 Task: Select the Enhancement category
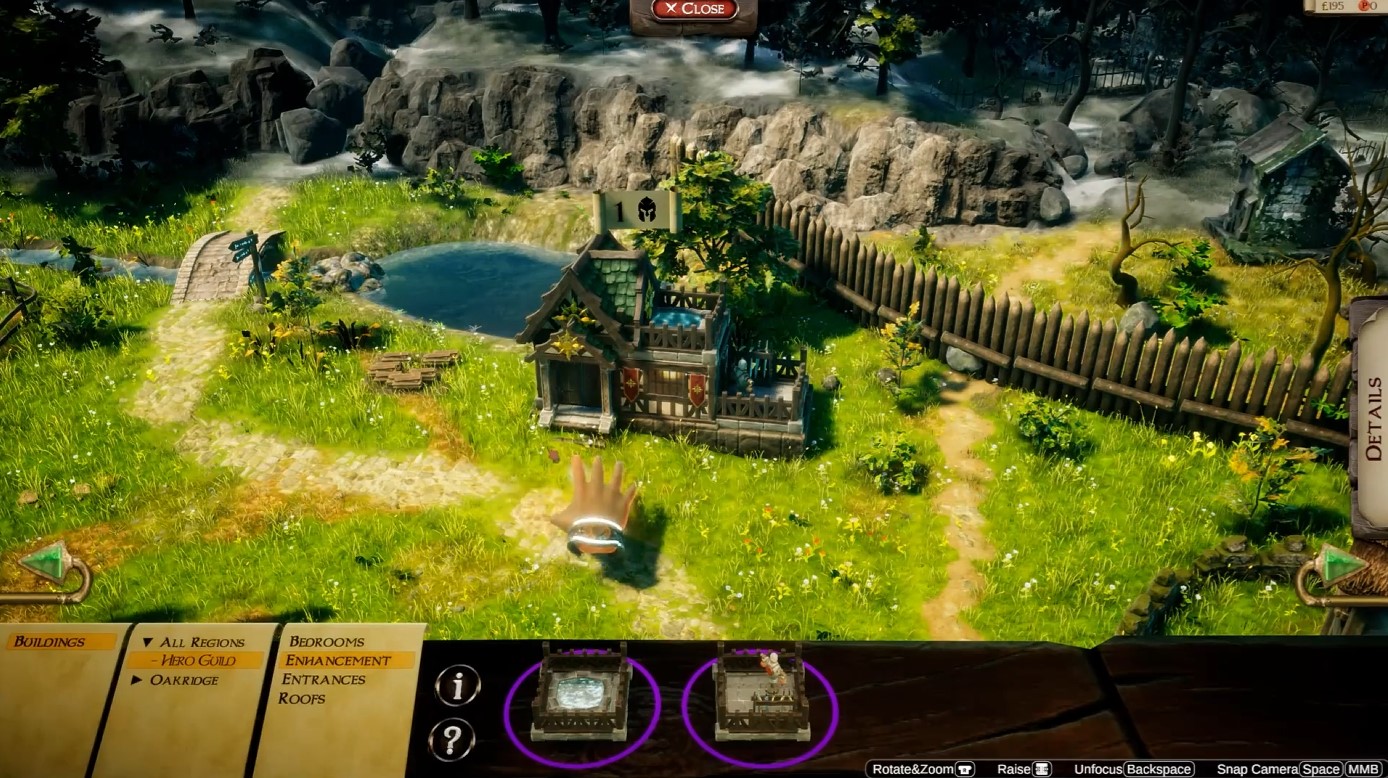337,660
